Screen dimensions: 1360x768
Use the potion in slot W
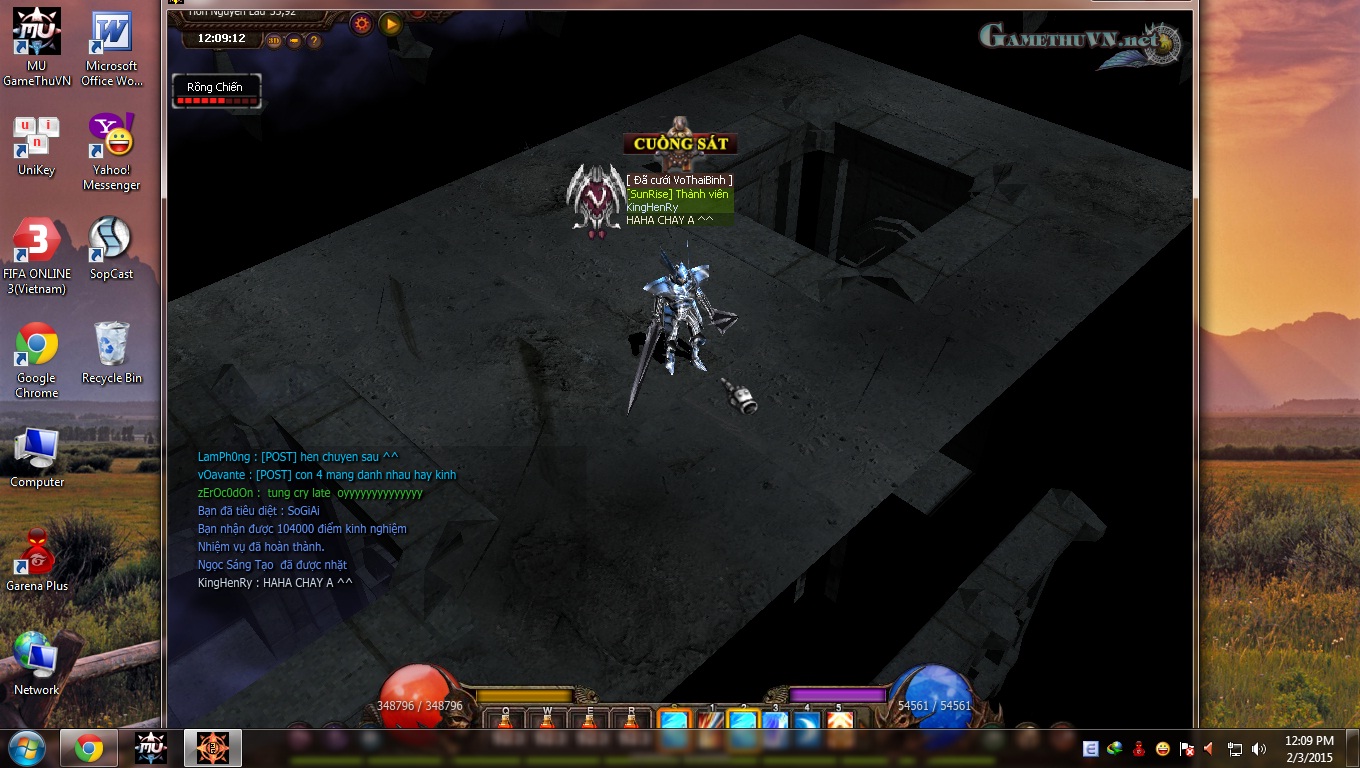pyautogui.click(x=547, y=722)
